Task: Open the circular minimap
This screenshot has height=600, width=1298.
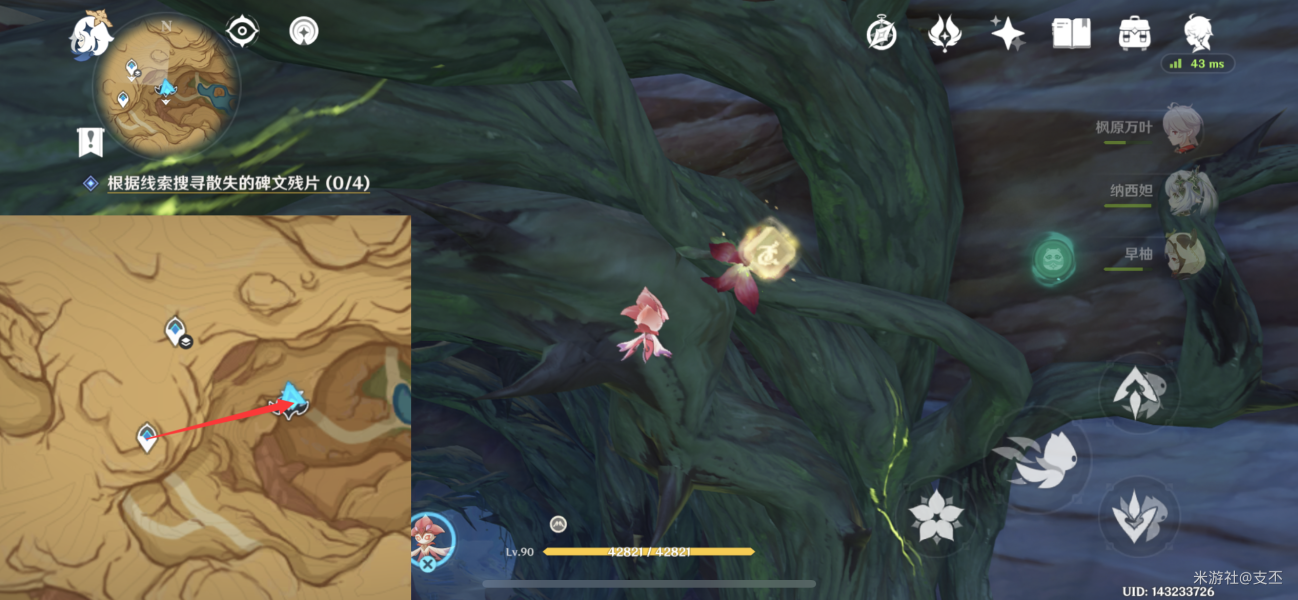Action: point(166,86)
